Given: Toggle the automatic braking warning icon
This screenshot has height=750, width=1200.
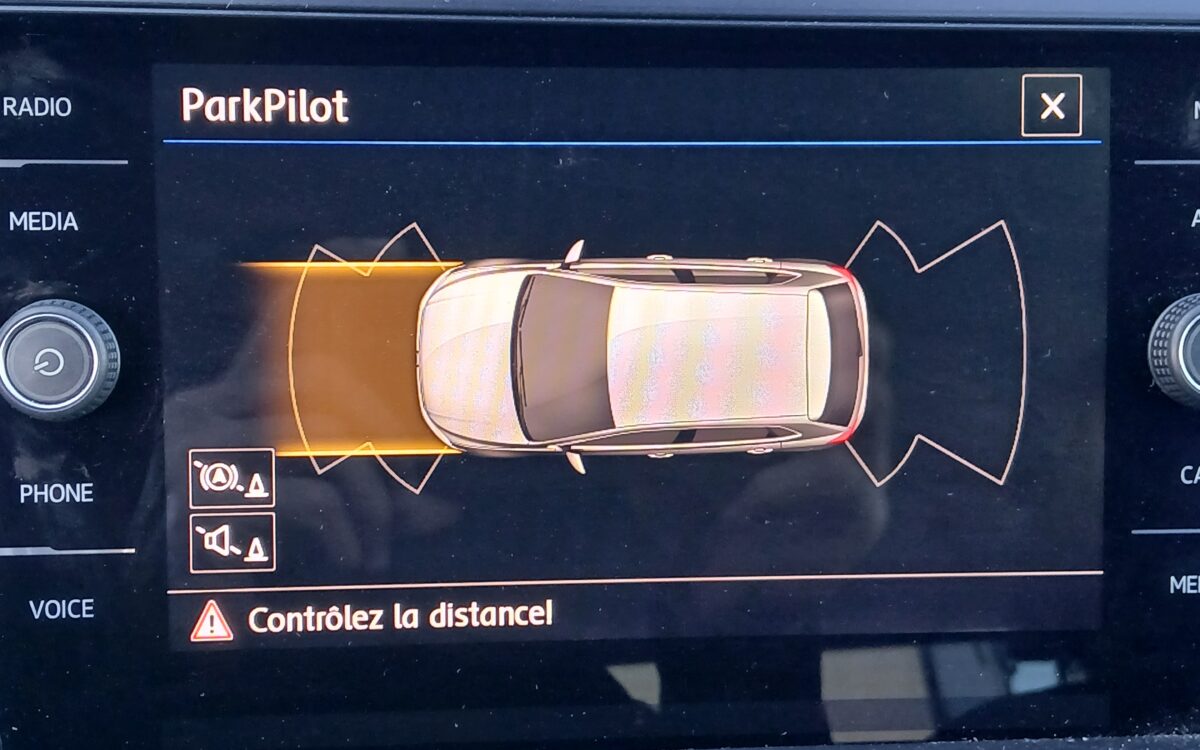Looking at the screenshot, I should (x=231, y=478).
